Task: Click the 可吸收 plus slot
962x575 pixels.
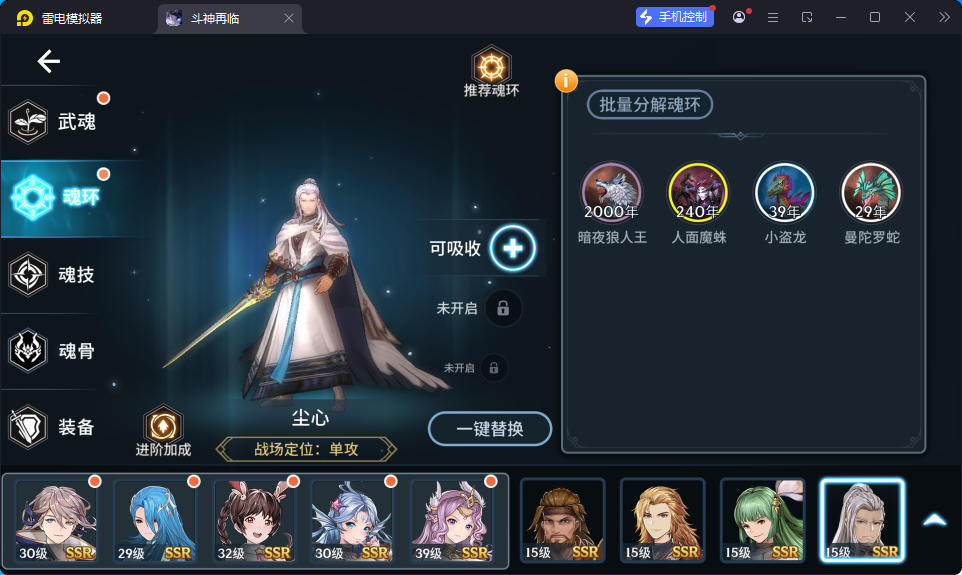Action: click(512, 247)
